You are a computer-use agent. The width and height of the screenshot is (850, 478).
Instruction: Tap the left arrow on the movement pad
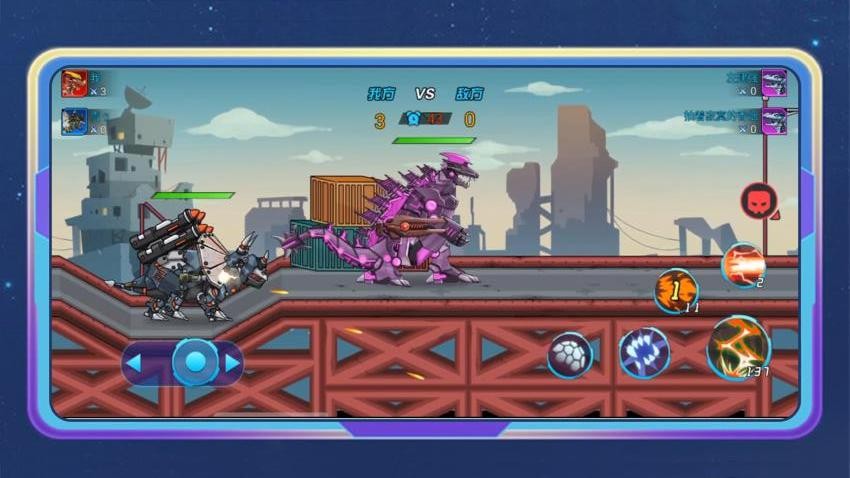pos(134,363)
